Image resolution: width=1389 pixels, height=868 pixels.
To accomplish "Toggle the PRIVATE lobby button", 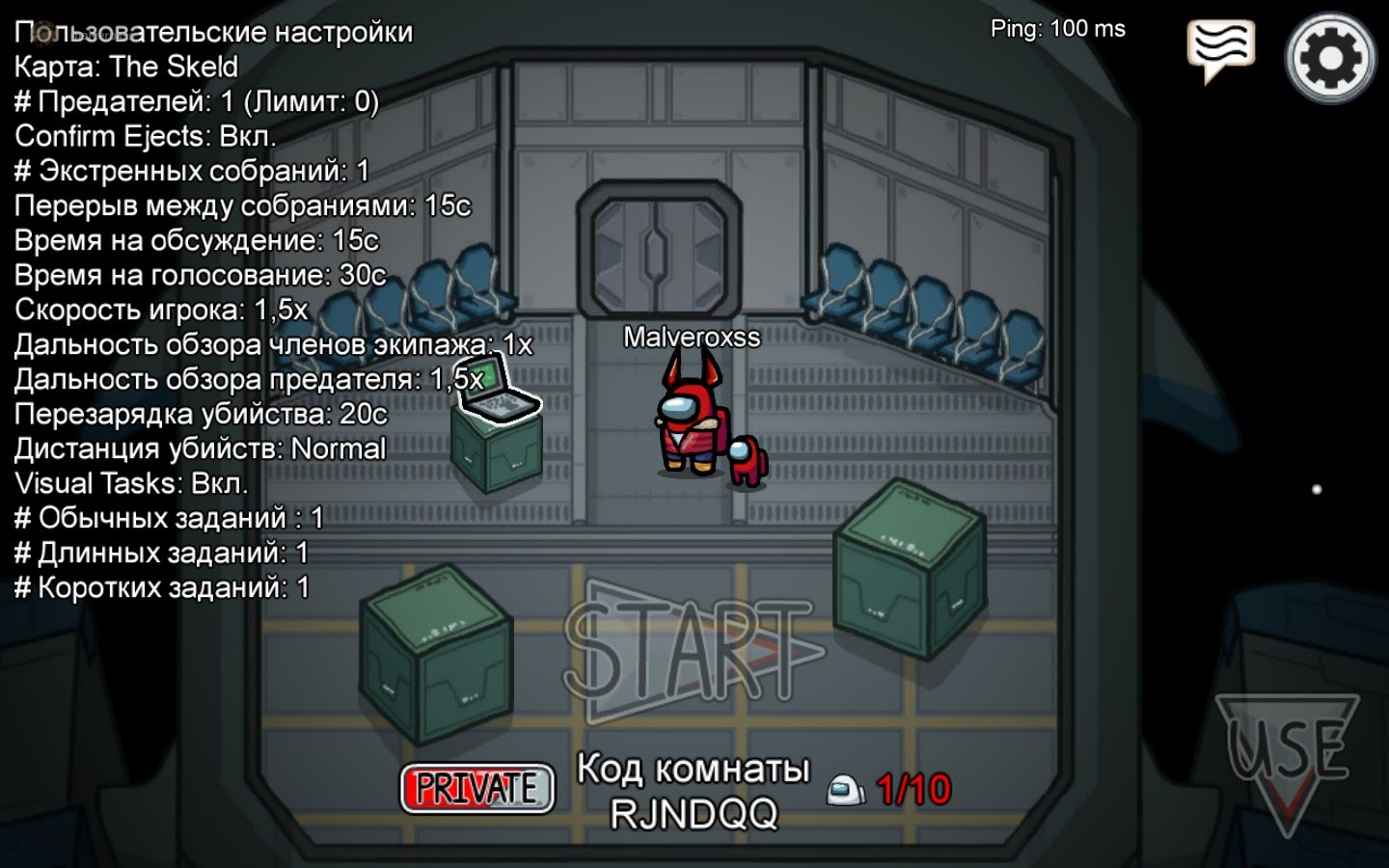I will point(477,788).
